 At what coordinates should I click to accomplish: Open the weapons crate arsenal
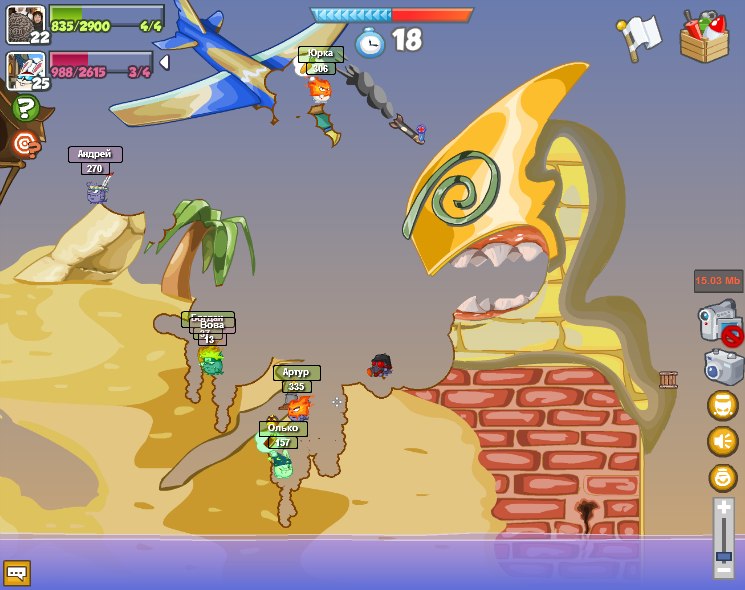pos(704,37)
